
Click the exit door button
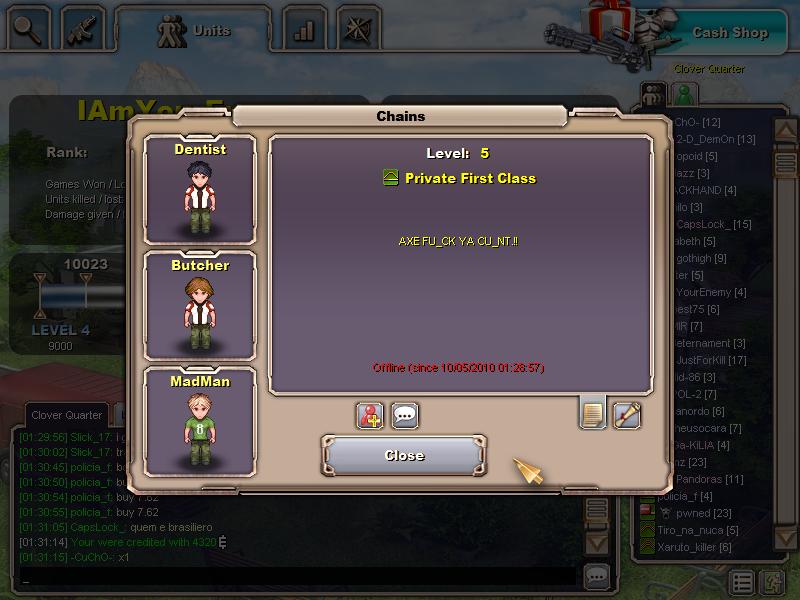771,582
